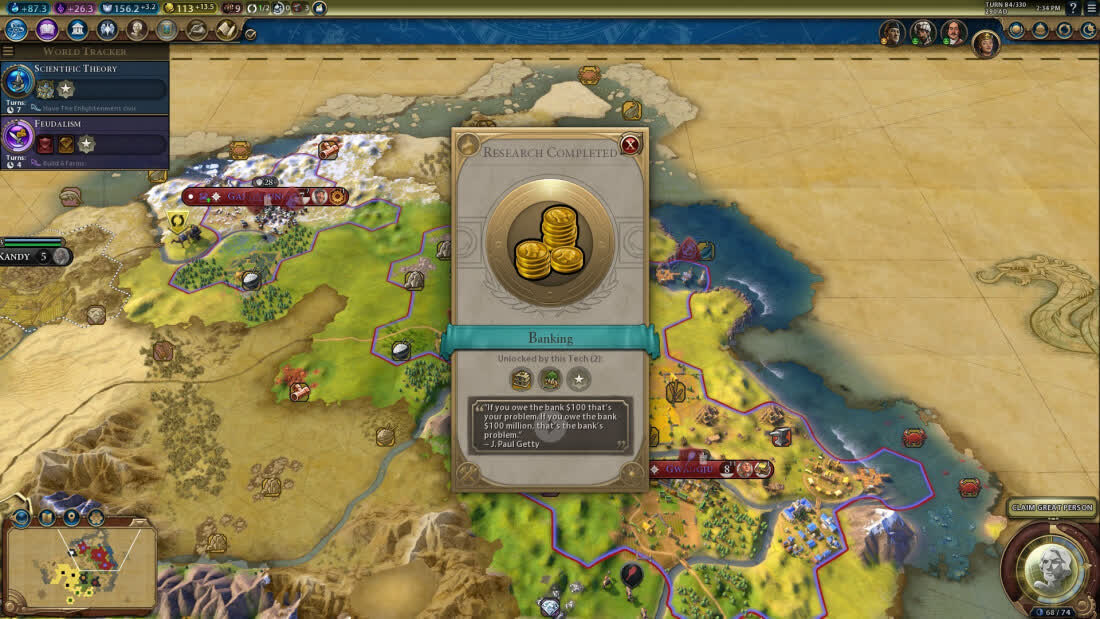Open World Tracker options hamburger menu
1100x619 pixels.
click(x=8, y=51)
